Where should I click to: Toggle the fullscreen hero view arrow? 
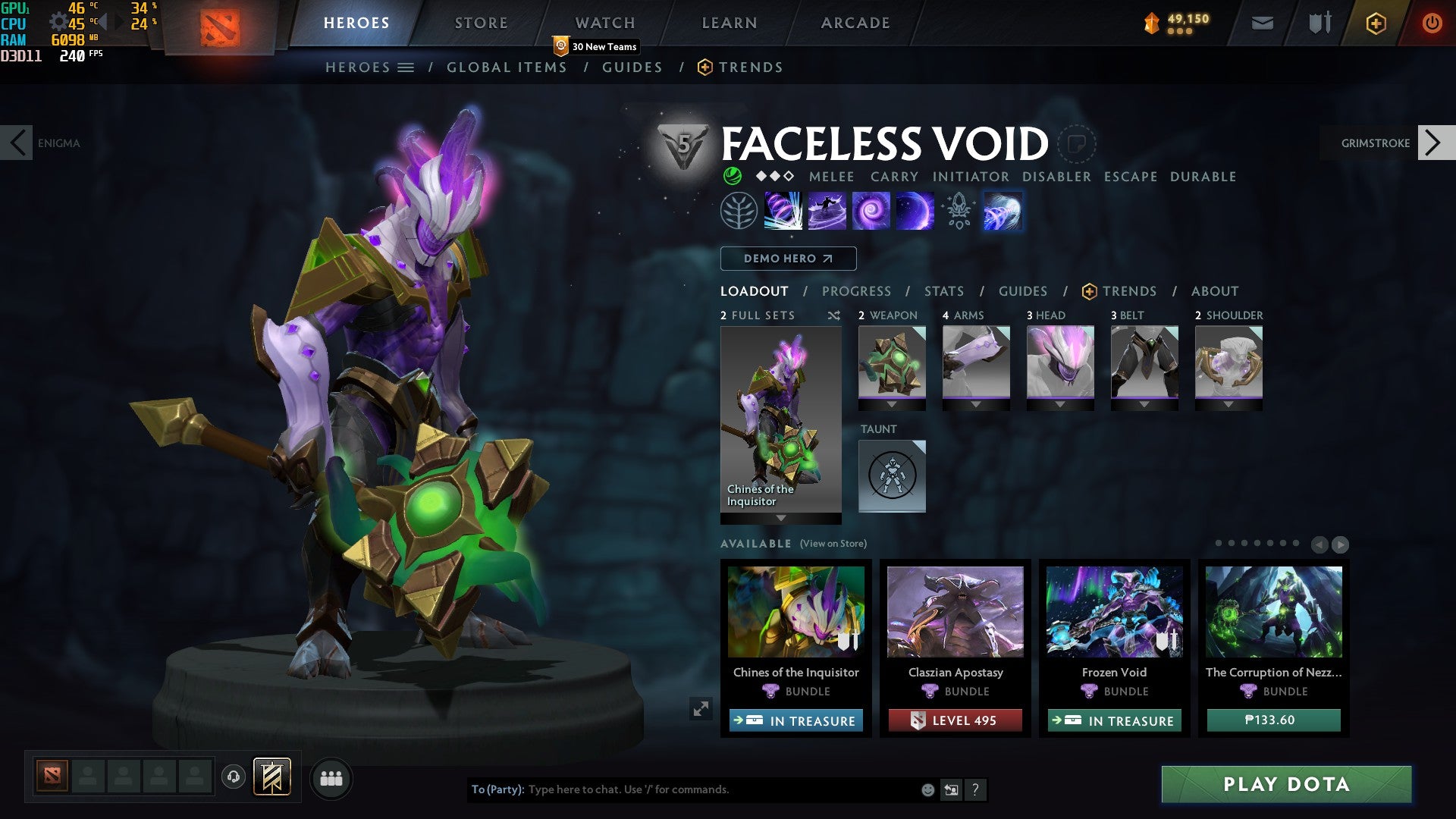pos(701,710)
